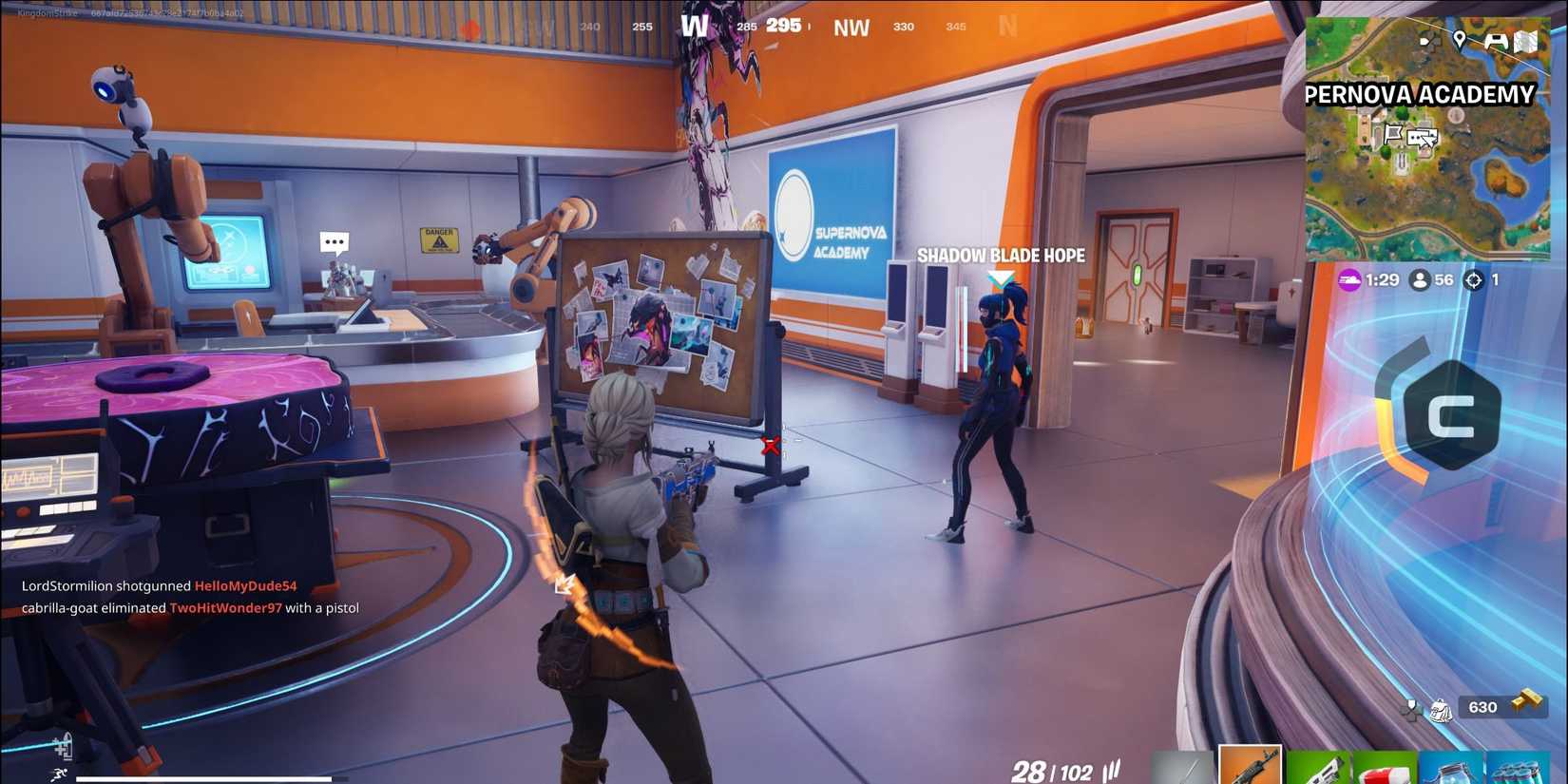Click the W heading on the compass bar
Screen dimensions: 1568x784
698,27
